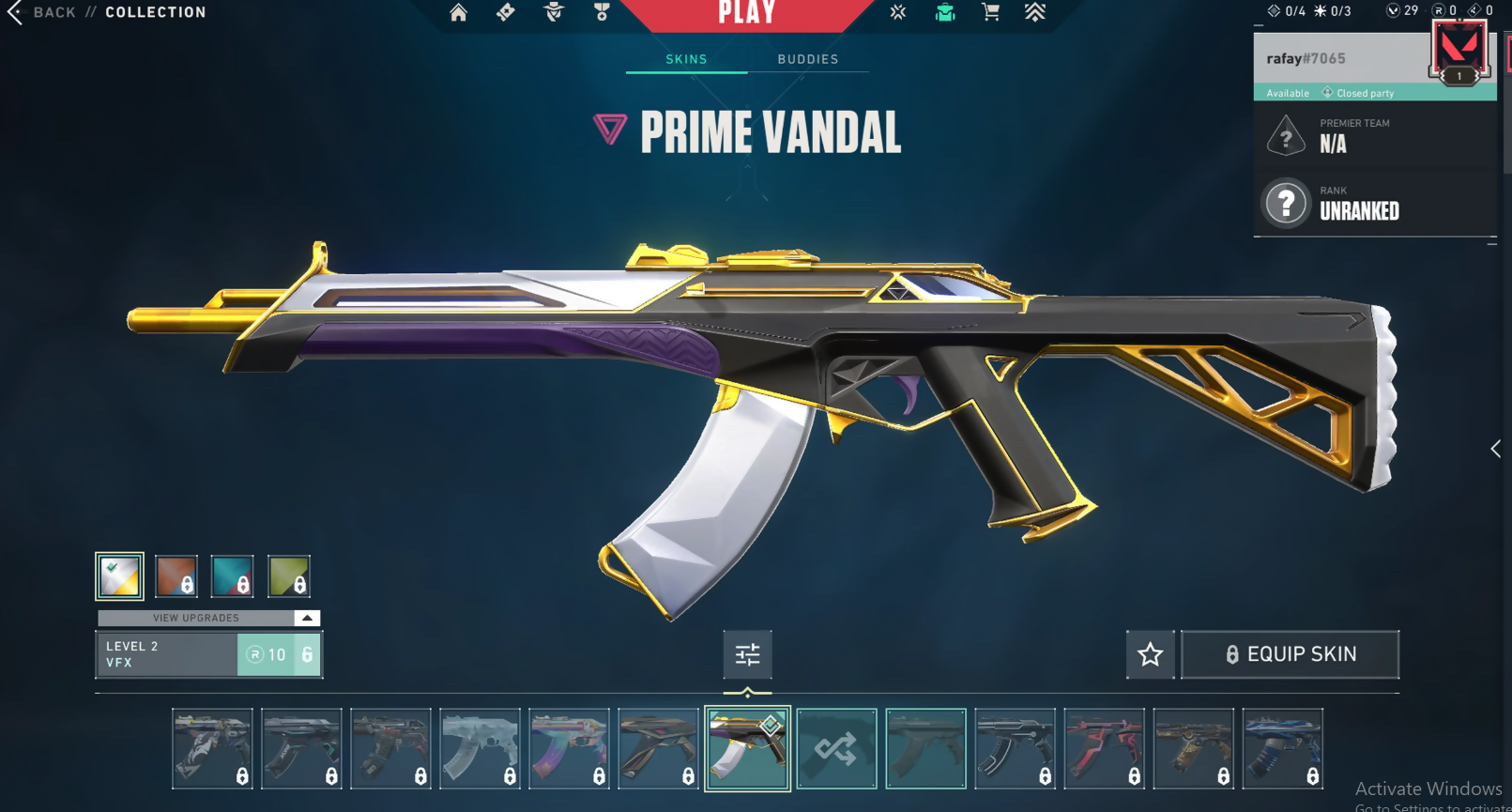Open the home screen icon
The height and width of the screenshot is (812, 1512).
(458, 12)
